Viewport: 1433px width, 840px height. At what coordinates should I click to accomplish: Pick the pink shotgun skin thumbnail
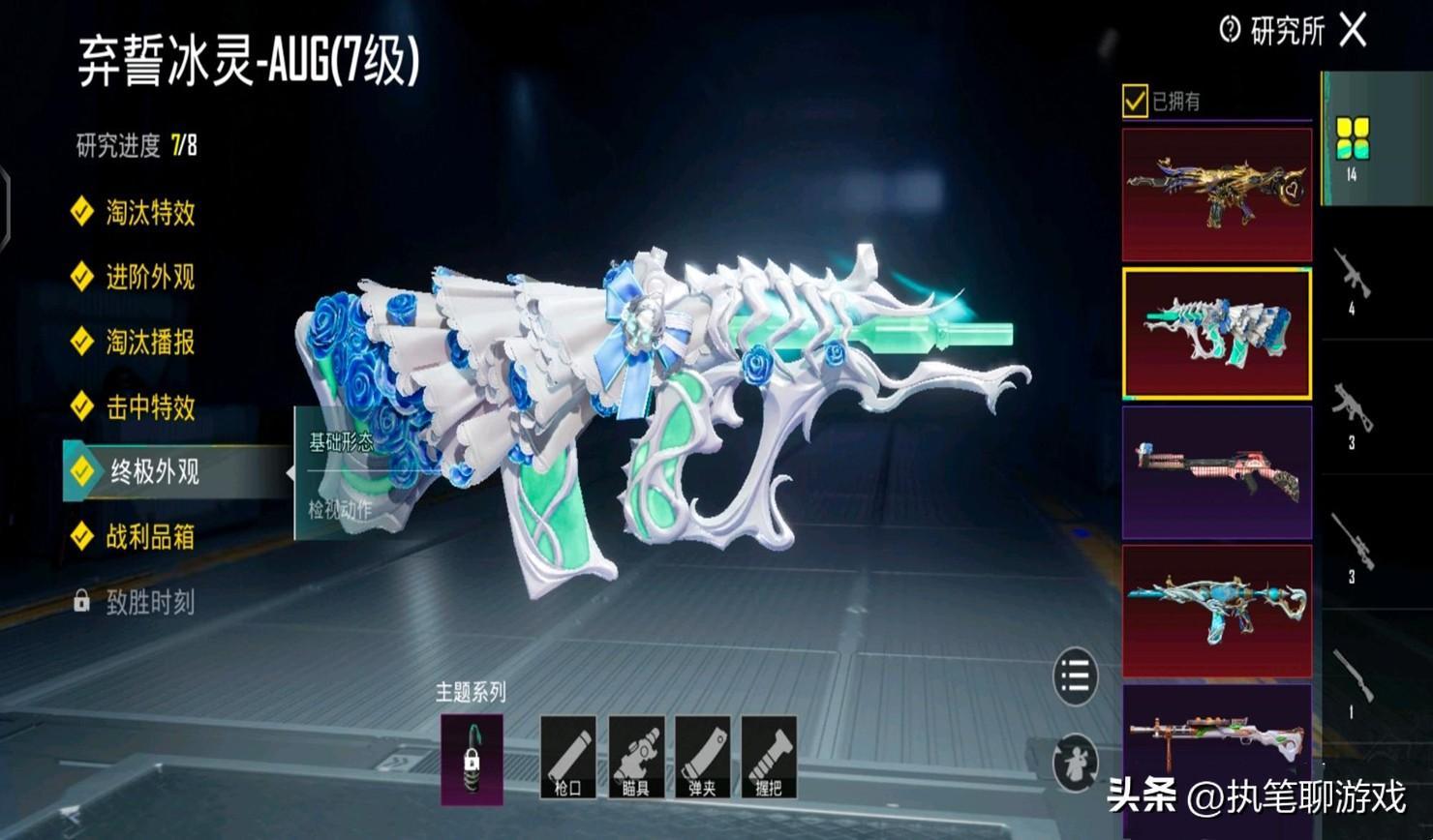click(1216, 472)
